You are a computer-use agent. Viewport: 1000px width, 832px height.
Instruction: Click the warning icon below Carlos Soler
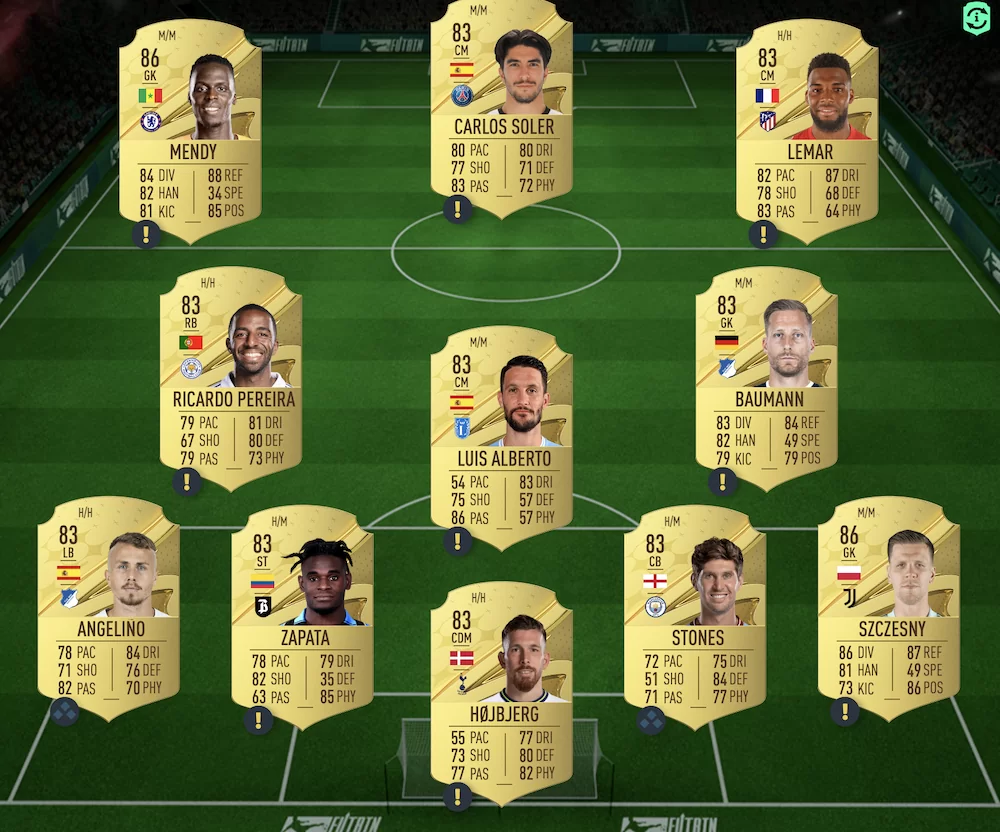[458, 210]
